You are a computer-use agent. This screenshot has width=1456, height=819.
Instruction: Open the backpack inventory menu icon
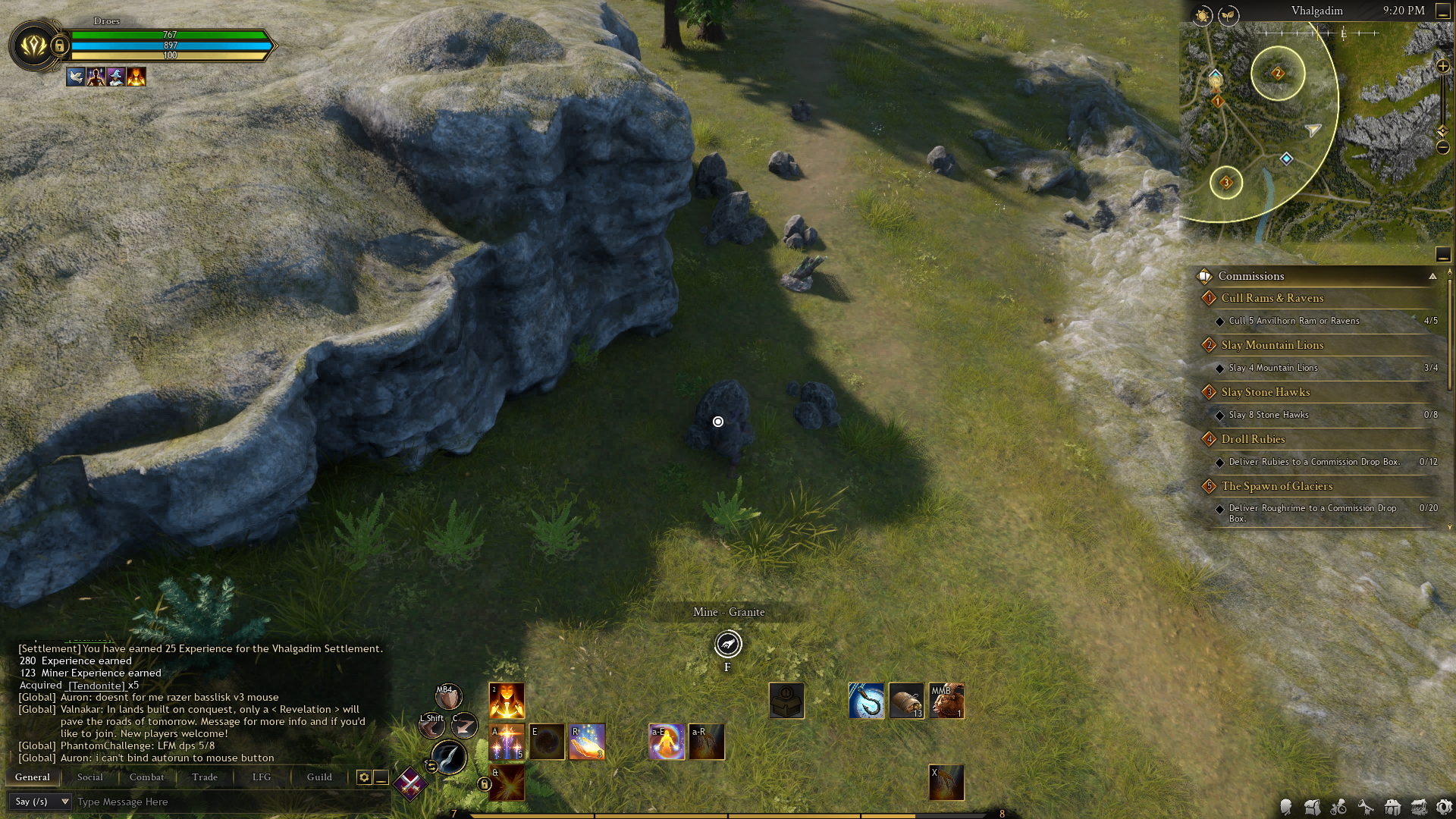point(1313,807)
